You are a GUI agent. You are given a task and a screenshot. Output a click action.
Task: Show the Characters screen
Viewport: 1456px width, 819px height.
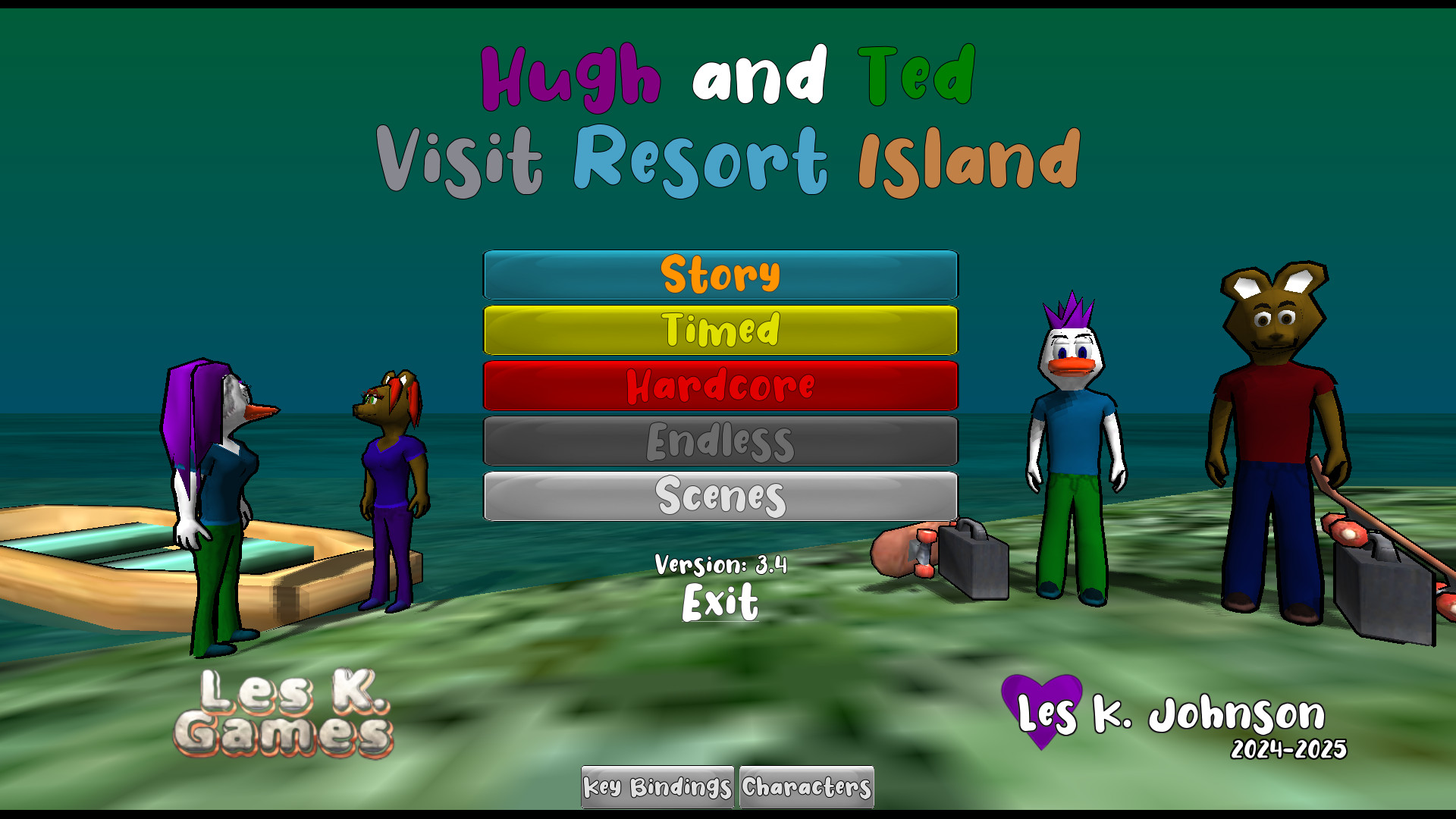[x=806, y=787]
